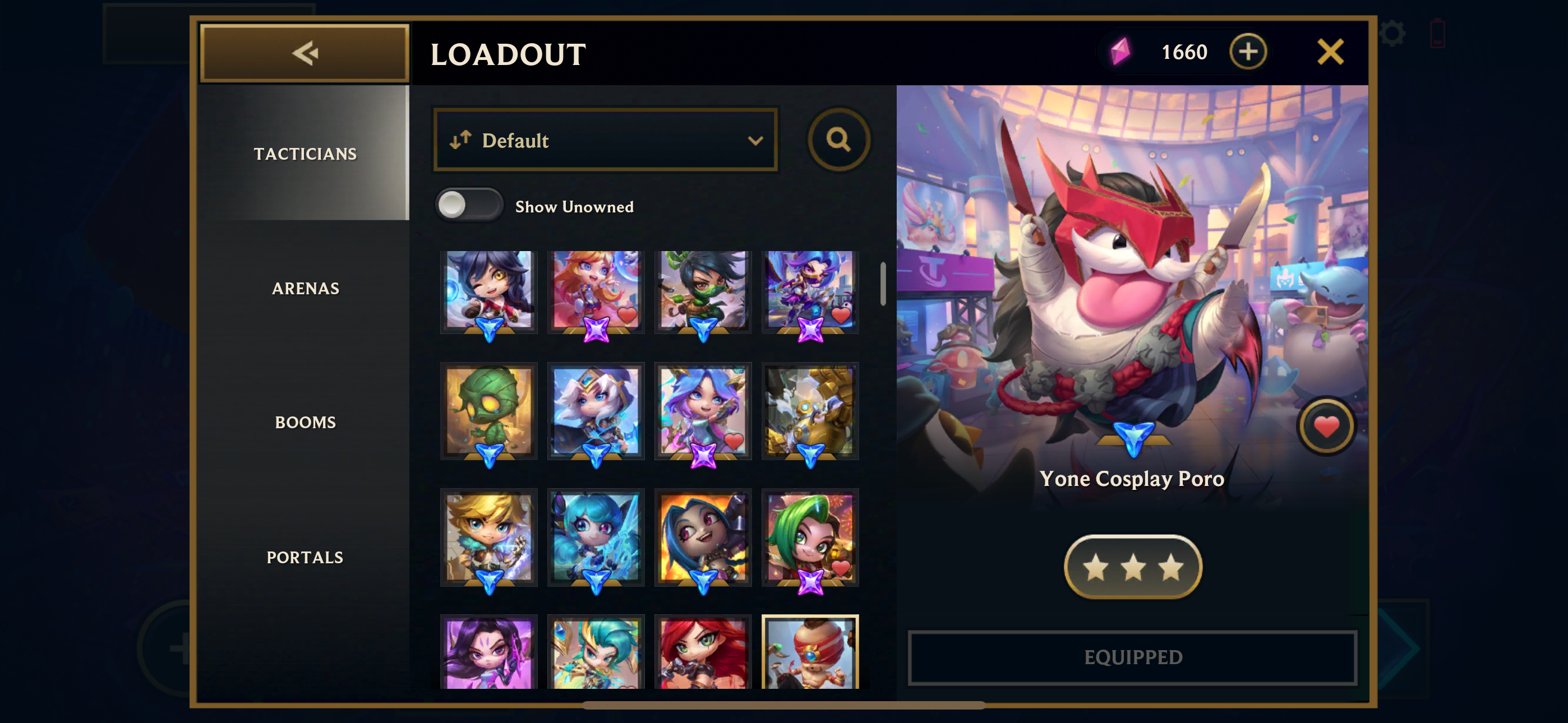1568x723 pixels.
Task: Toggle Show Unowned on
Action: click(468, 205)
